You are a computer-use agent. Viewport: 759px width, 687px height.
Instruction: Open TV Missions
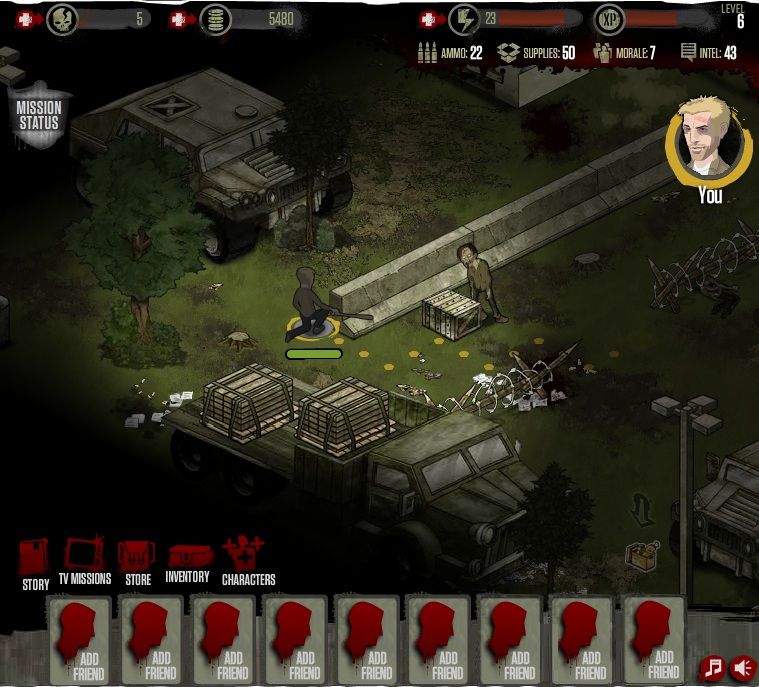(84, 560)
